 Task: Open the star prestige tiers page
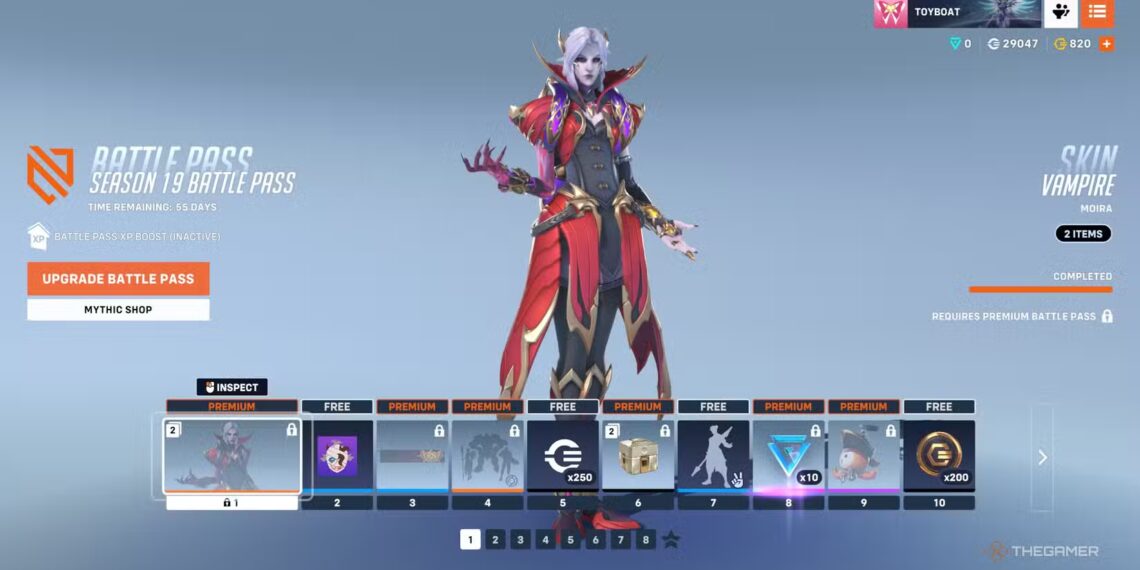(671, 540)
